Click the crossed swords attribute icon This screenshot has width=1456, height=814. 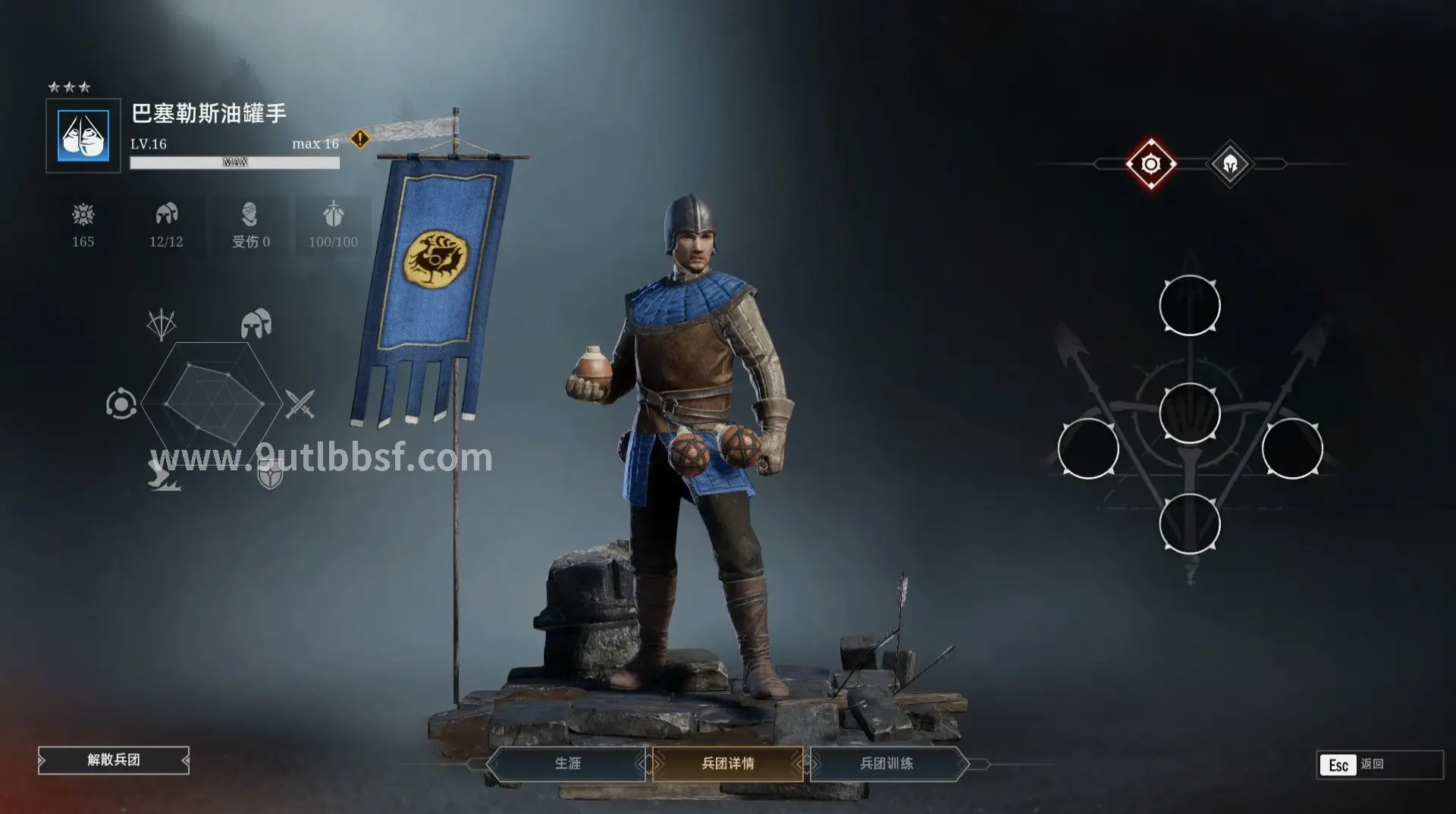(x=300, y=404)
